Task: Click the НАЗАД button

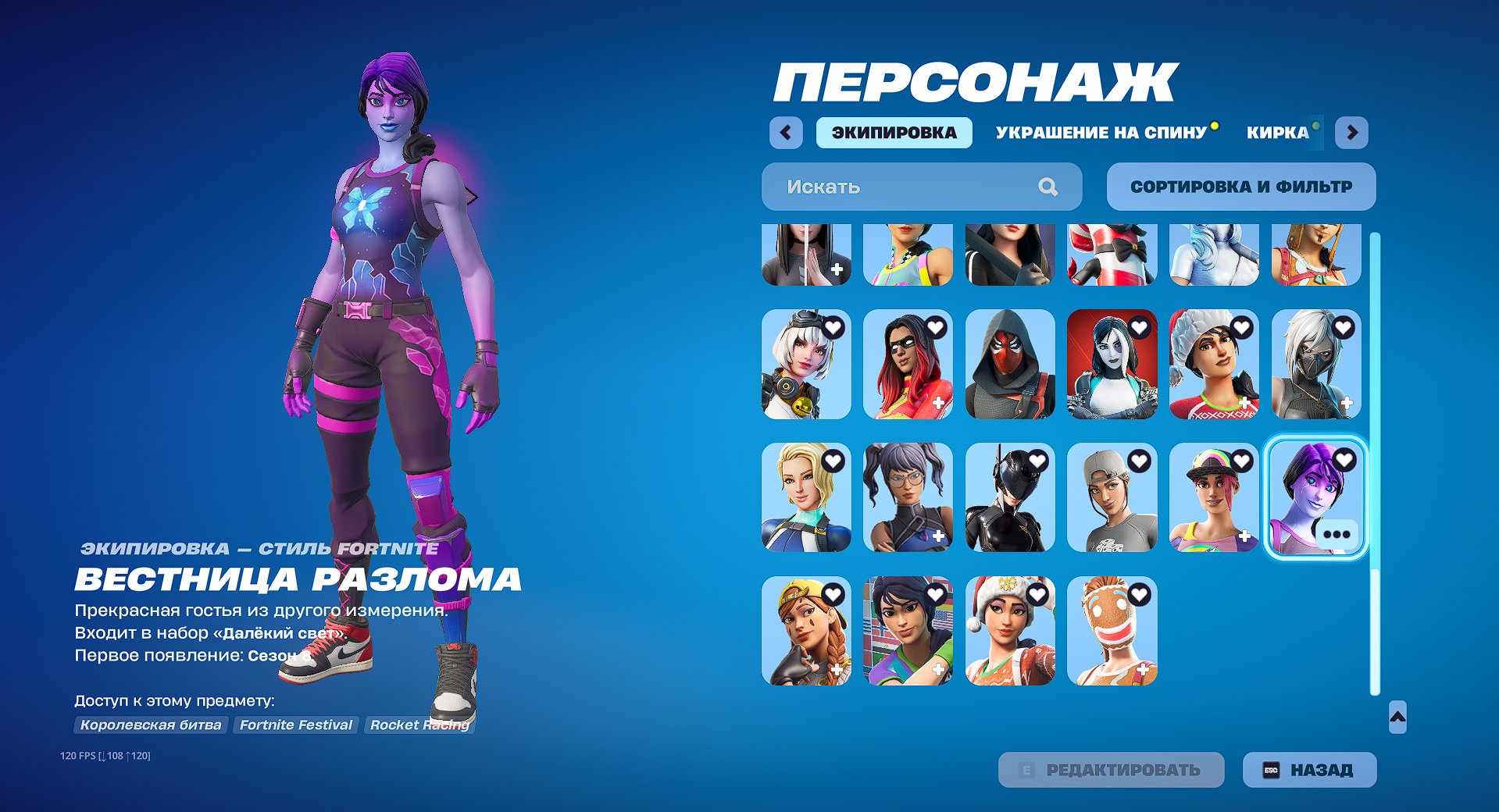Action: (x=1308, y=769)
